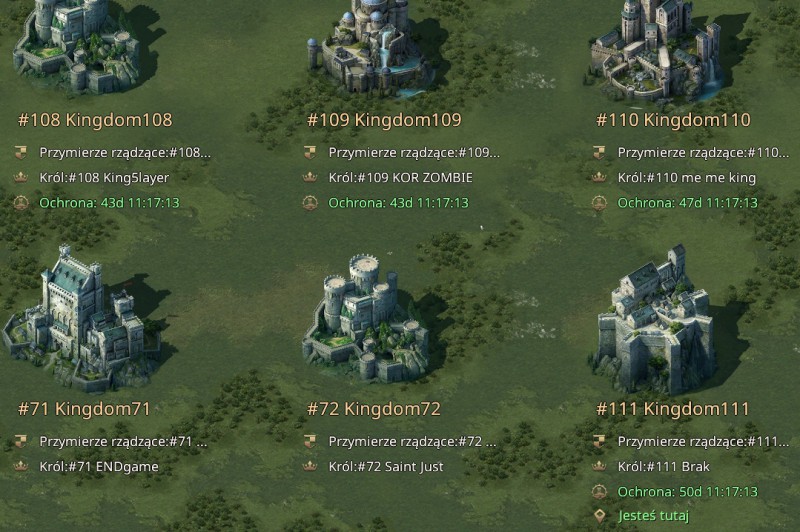Select the #72 Kingdom72 castle
The height and width of the screenshot is (532, 800).
pyautogui.click(x=366, y=318)
